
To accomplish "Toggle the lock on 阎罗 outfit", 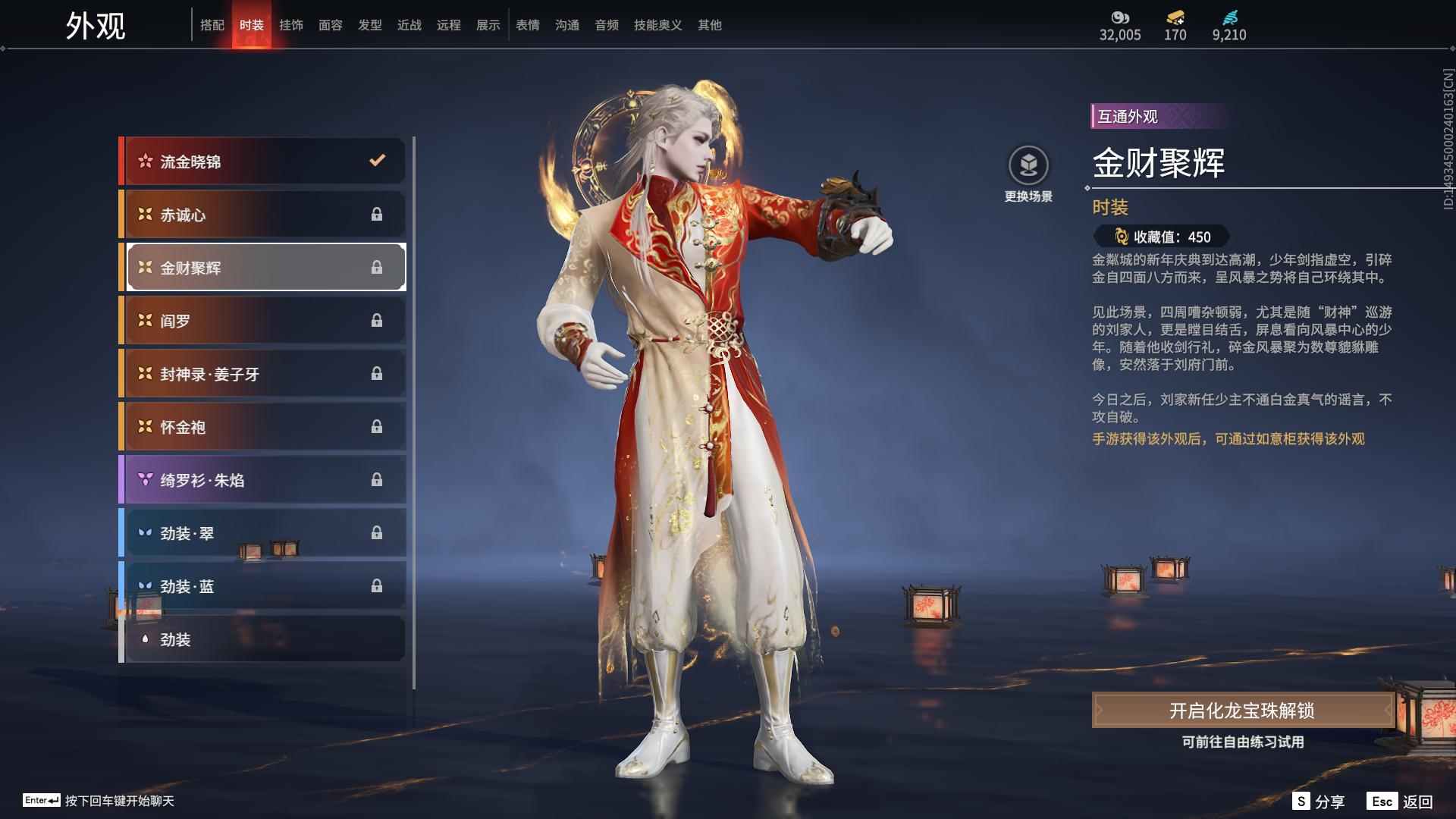I will [x=377, y=320].
